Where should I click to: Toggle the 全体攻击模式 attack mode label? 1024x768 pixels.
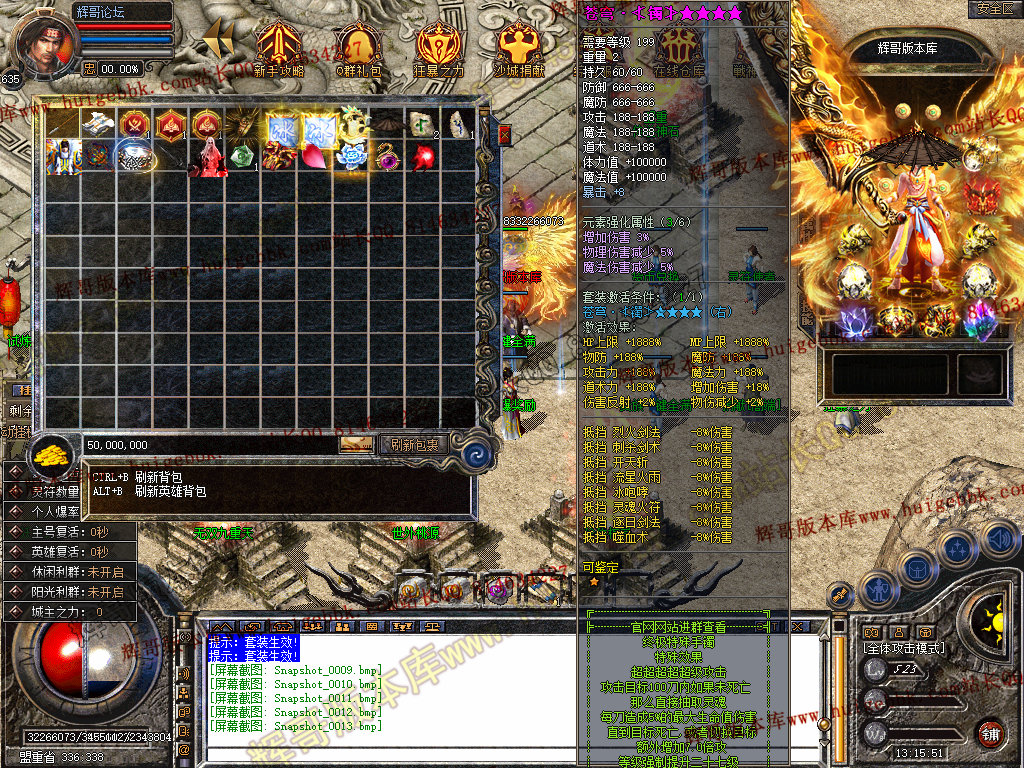pos(904,648)
